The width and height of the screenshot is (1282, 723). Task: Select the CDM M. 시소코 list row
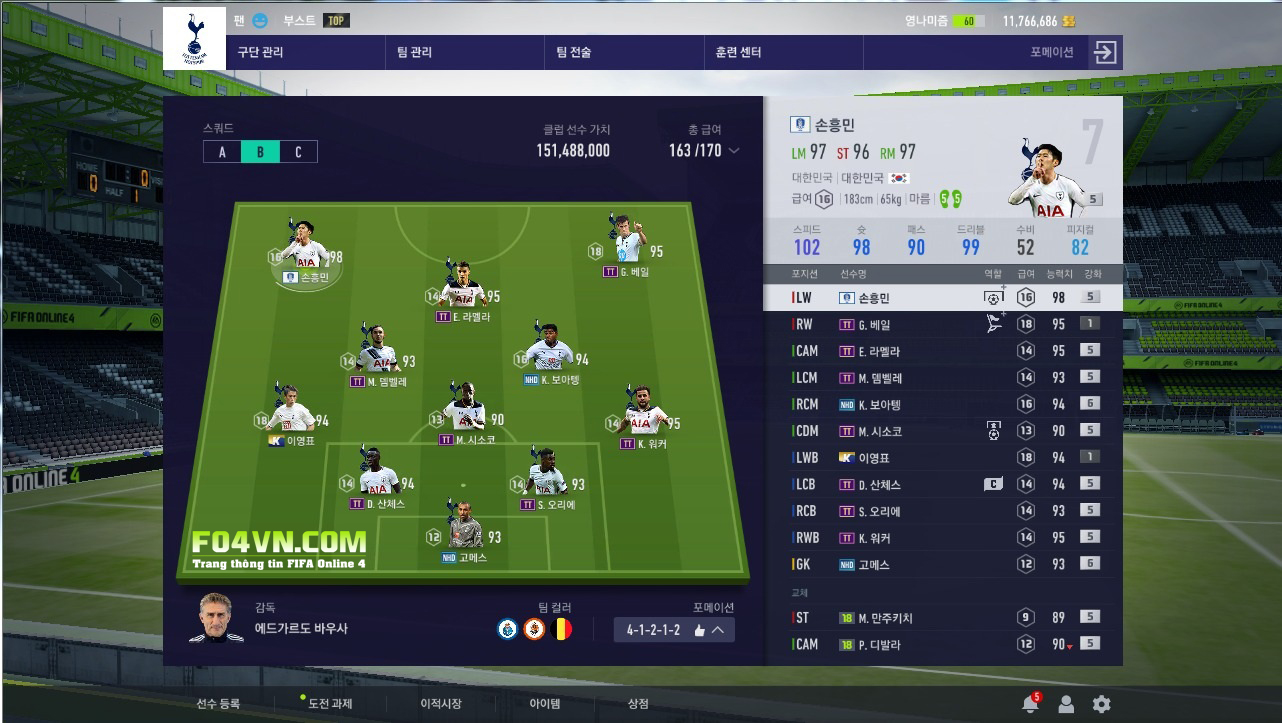[x=940, y=431]
